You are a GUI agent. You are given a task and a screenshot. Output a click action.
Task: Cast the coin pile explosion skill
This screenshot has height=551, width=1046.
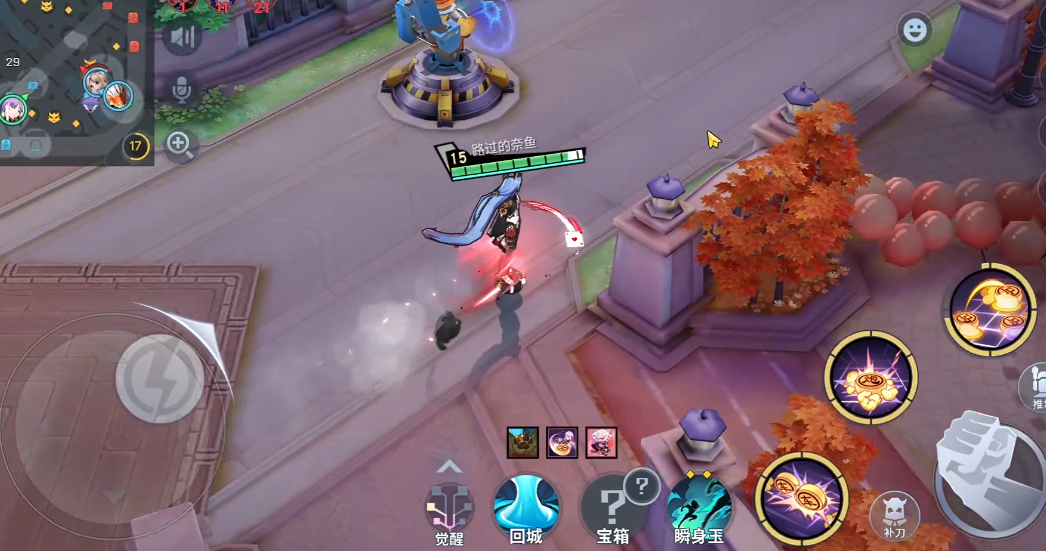click(x=870, y=379)
